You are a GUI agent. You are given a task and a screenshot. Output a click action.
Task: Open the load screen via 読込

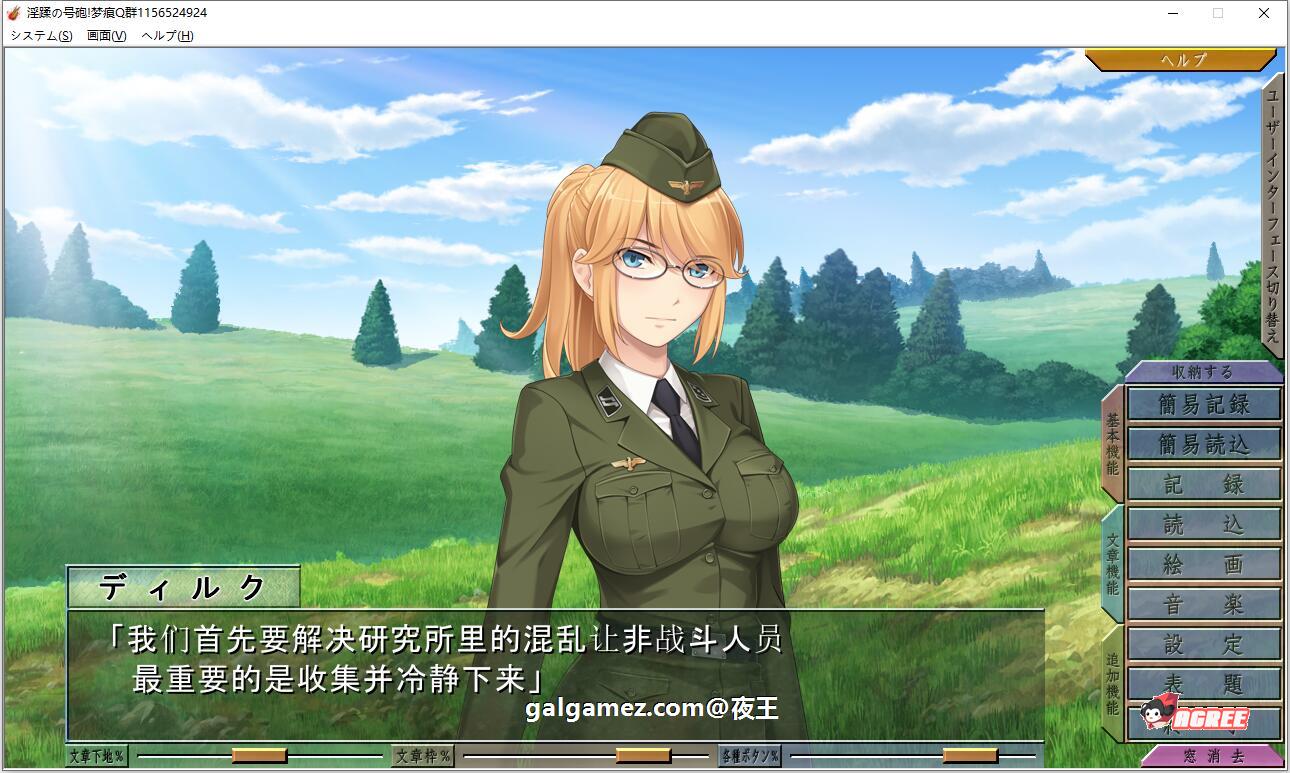click(x=1203, y=523)
